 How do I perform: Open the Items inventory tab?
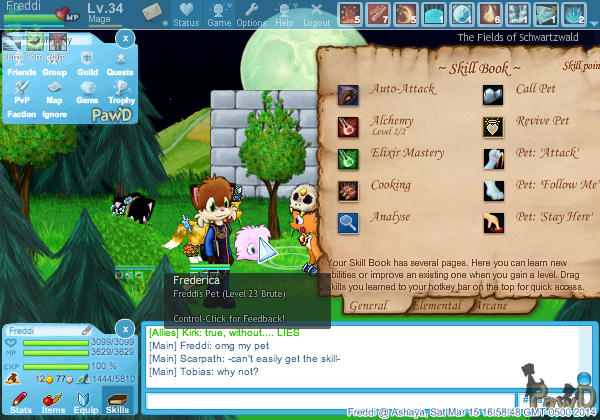pos(53,402)
